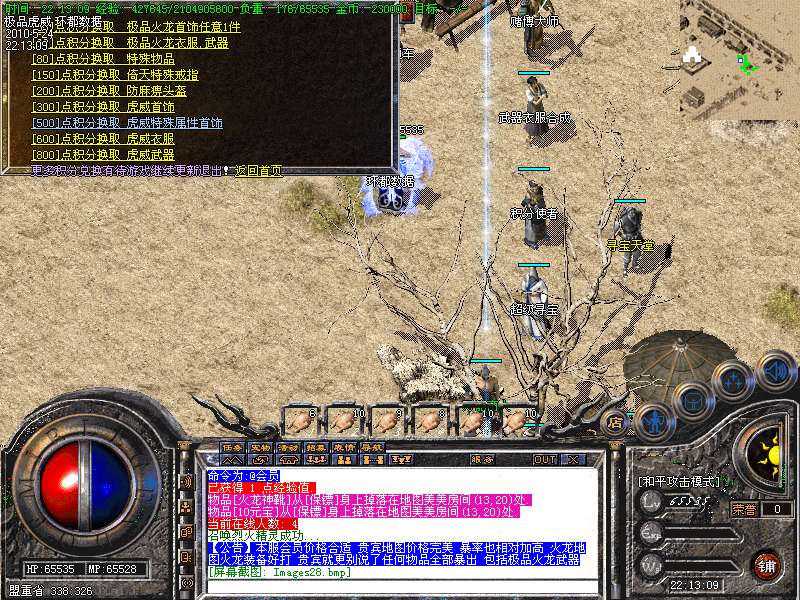Click the OUT button above the chat
The height and width of the screenshot is (600, 800).
pos(545,460)
